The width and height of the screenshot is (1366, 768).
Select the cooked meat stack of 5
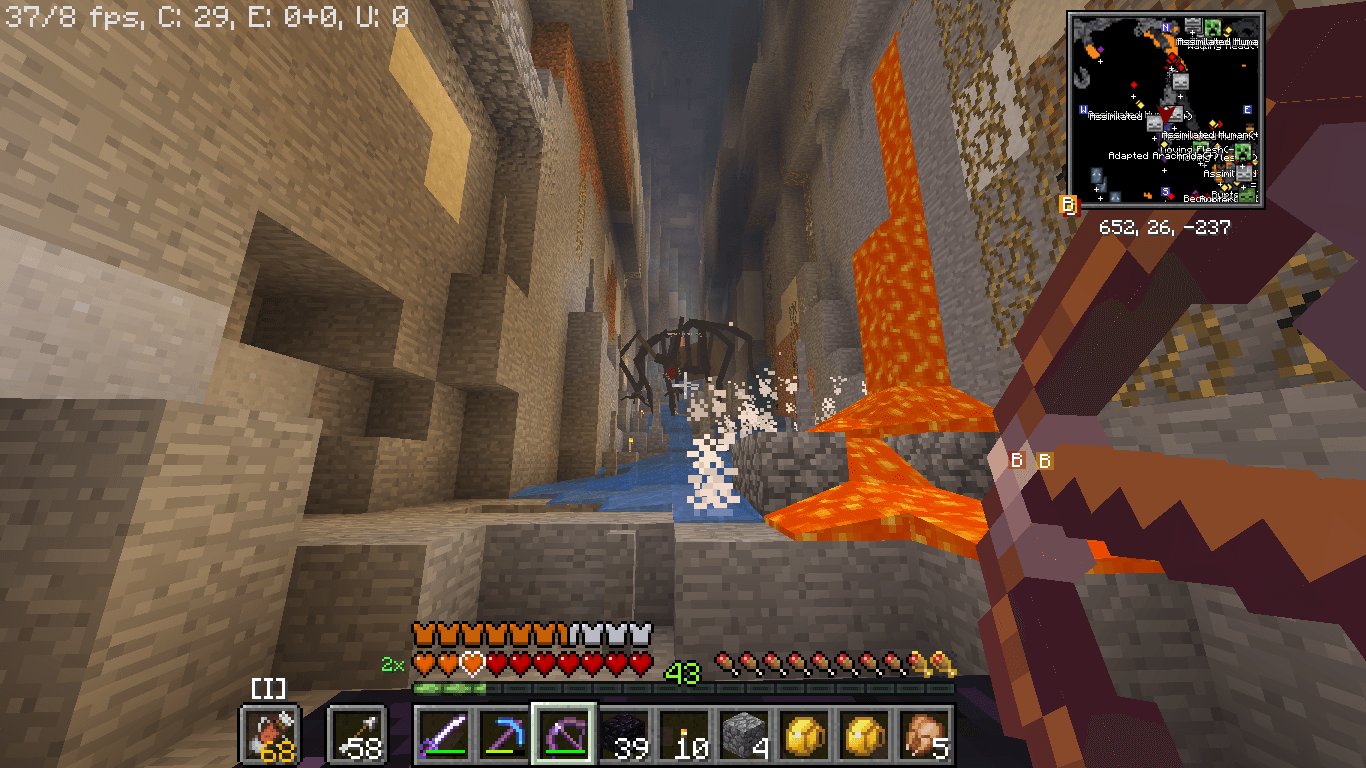pos(926,735)
